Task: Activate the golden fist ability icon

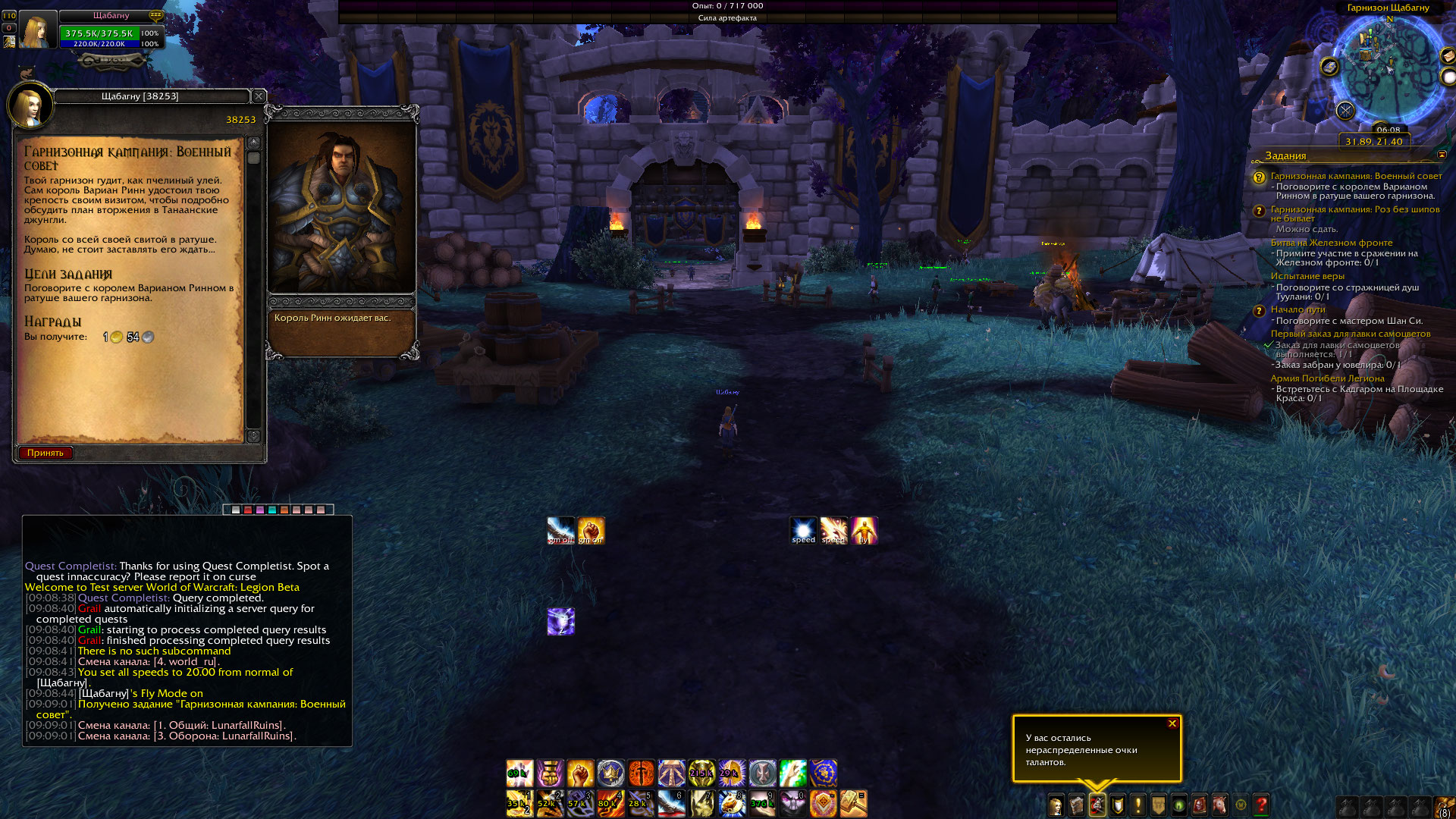Action: click(x=580, y=773)
